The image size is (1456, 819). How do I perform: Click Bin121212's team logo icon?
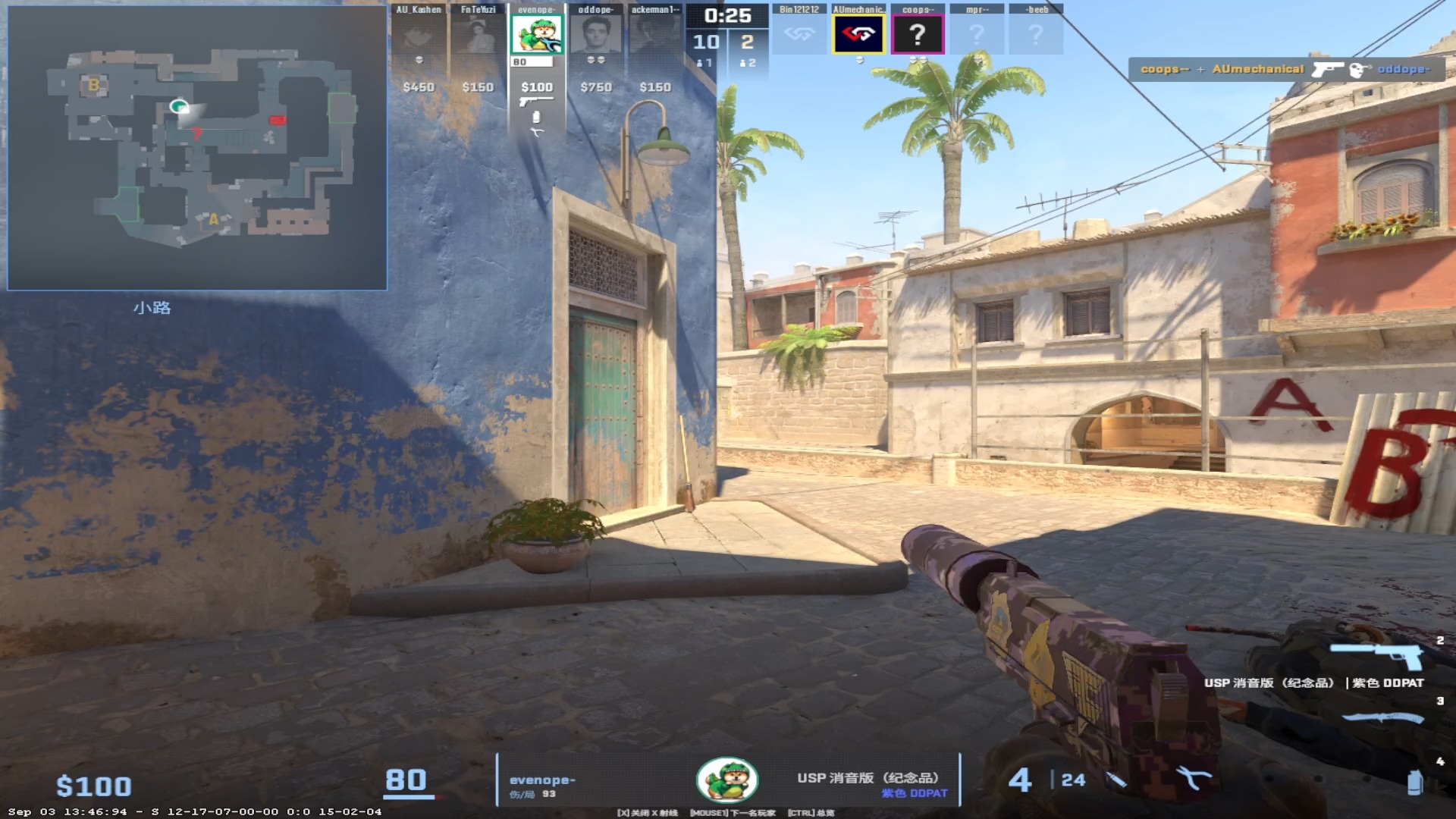[x=801, y=33]
